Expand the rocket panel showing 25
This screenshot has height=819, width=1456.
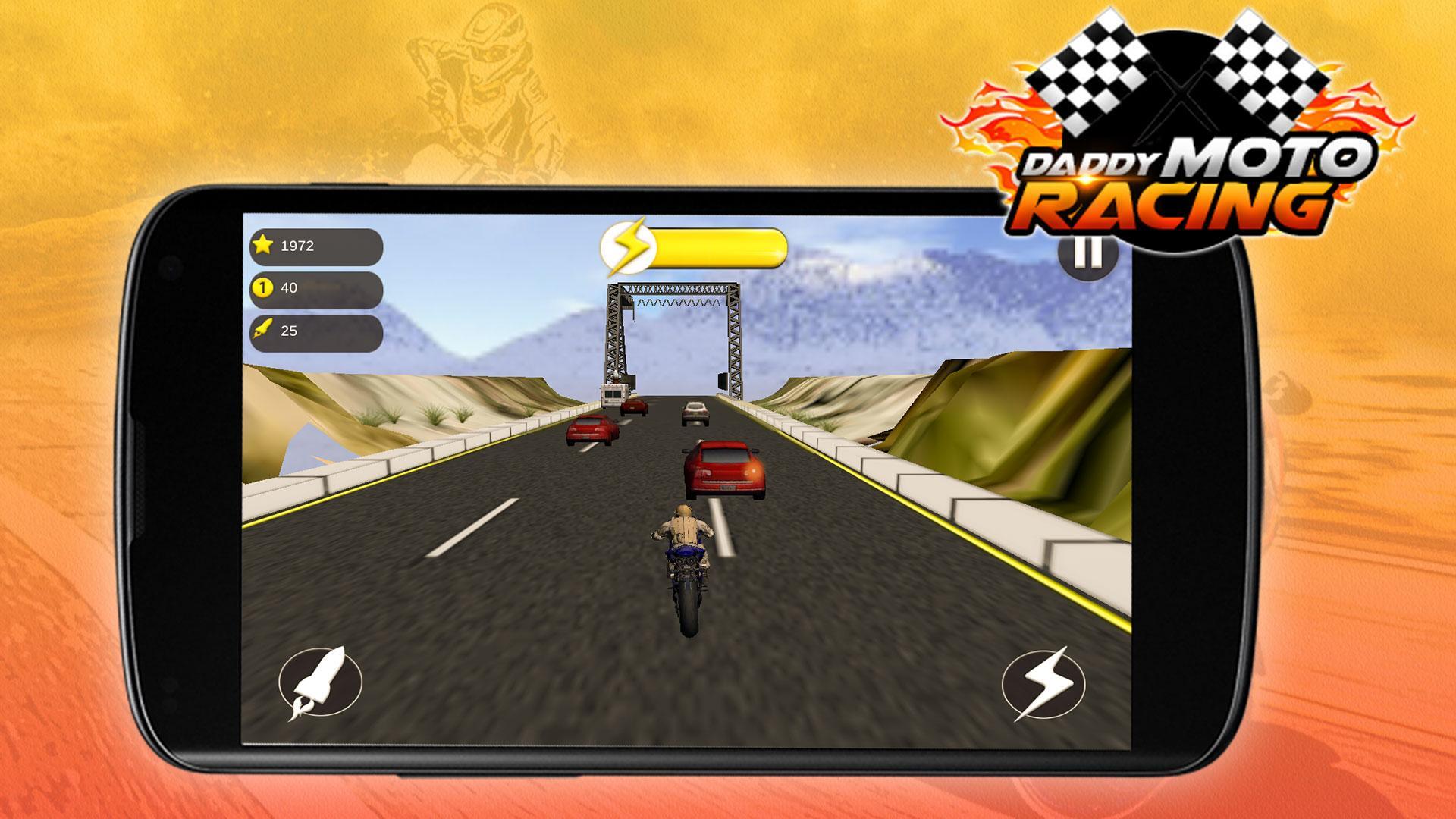pyautogui.click(x=315, y=330)
